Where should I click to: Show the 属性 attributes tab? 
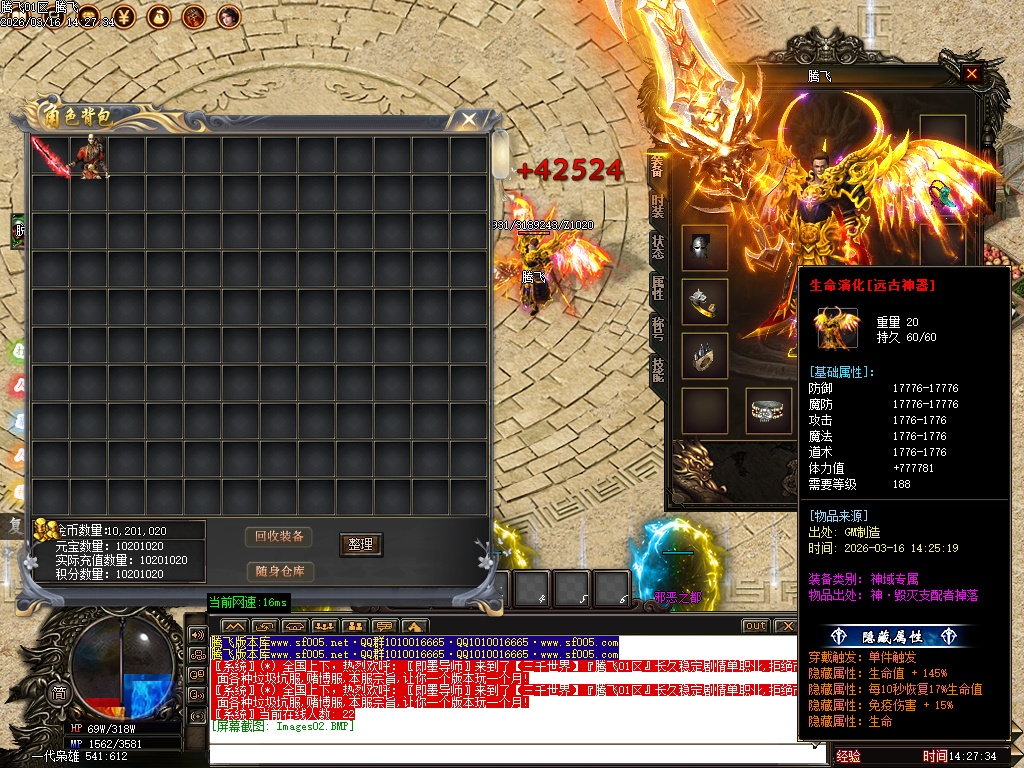click(x=657, y=287)
